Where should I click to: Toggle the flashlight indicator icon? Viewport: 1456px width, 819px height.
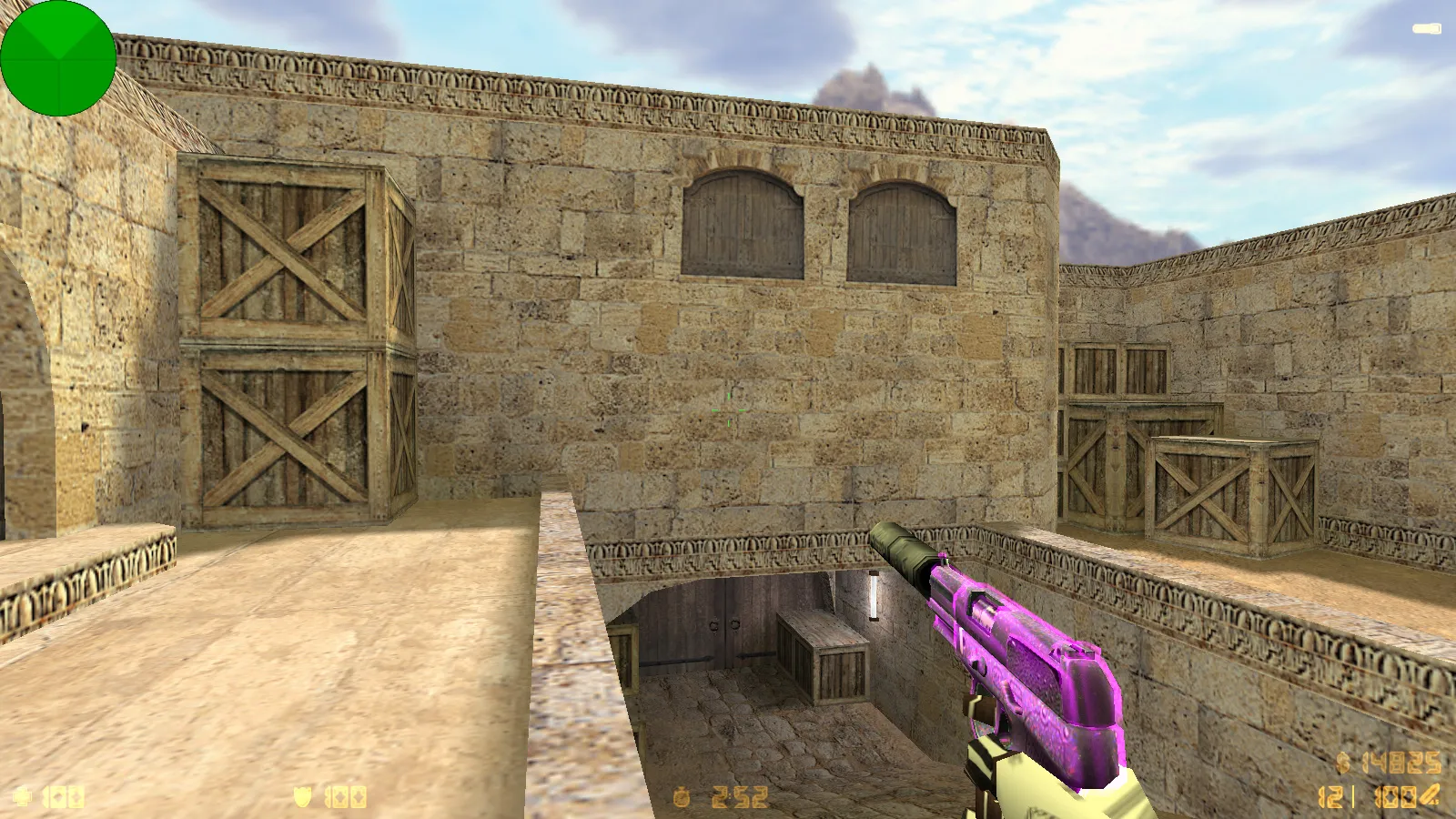point(1426,29)
